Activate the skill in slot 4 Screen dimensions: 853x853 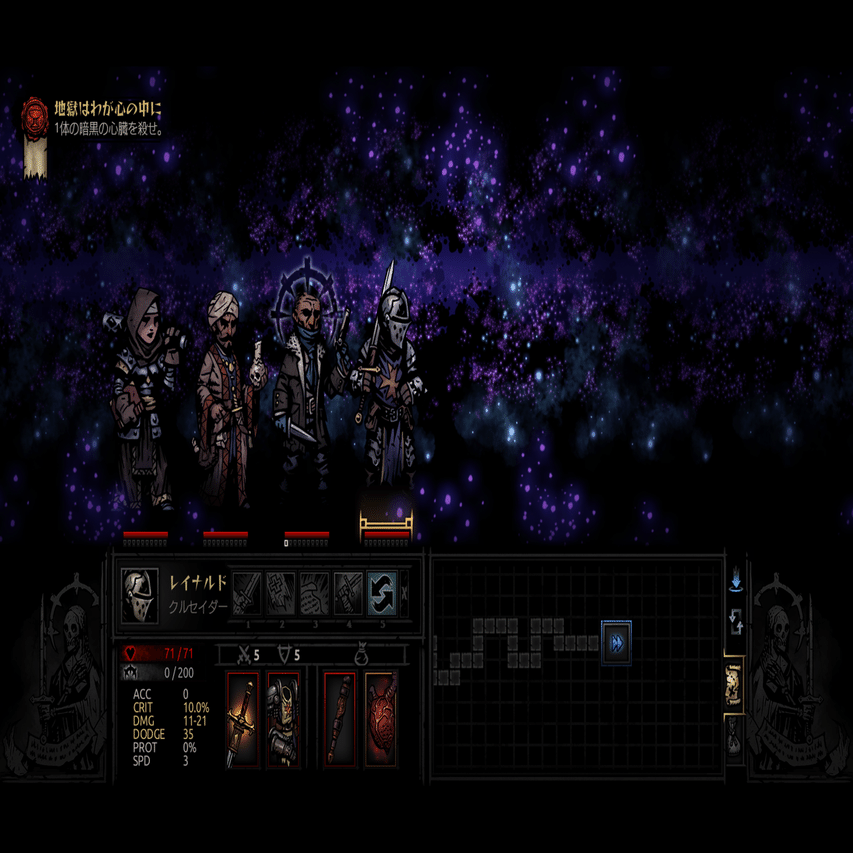tap(349, 593)
